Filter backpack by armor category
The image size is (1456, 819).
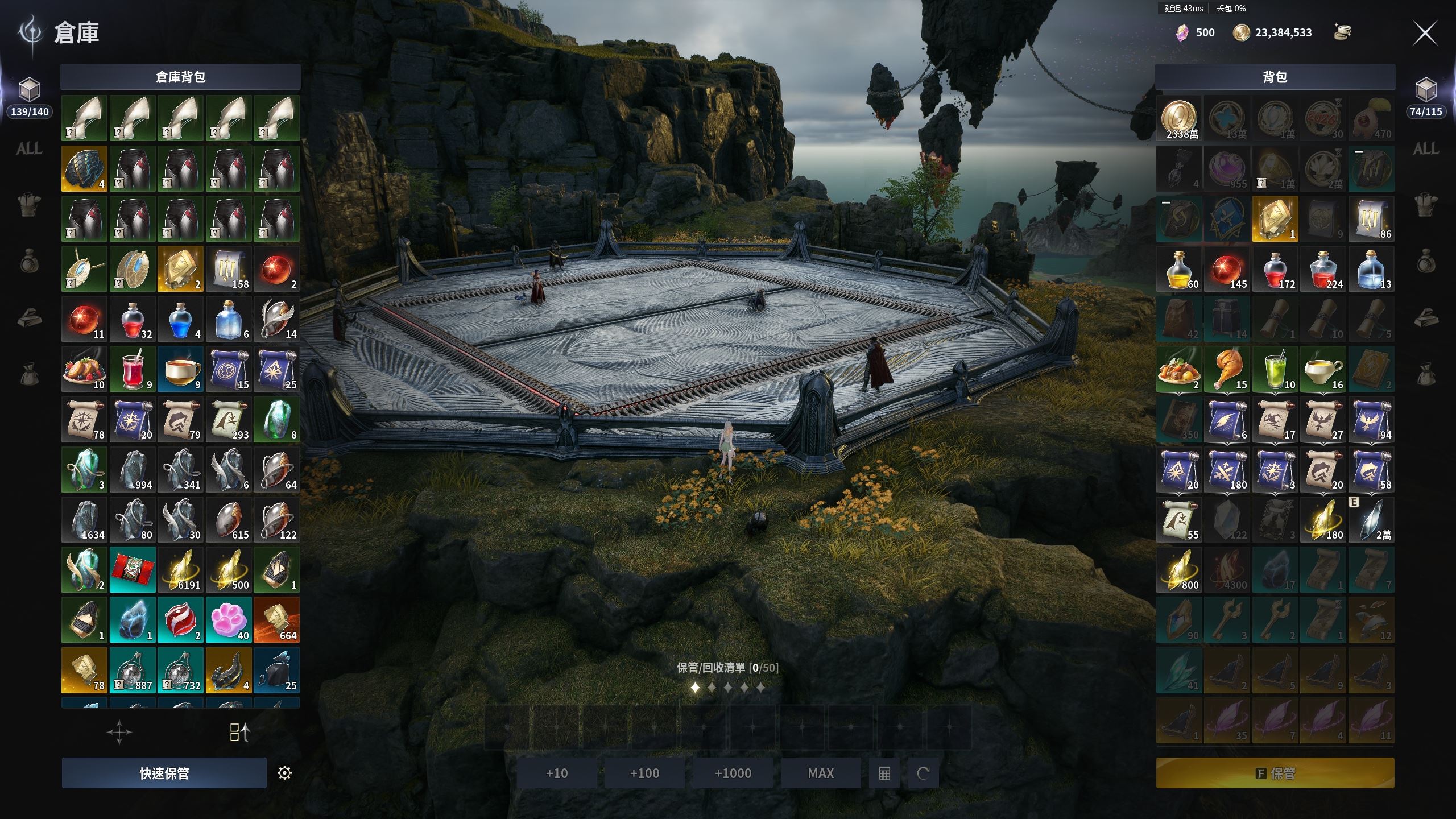(x=1426, y=204)
